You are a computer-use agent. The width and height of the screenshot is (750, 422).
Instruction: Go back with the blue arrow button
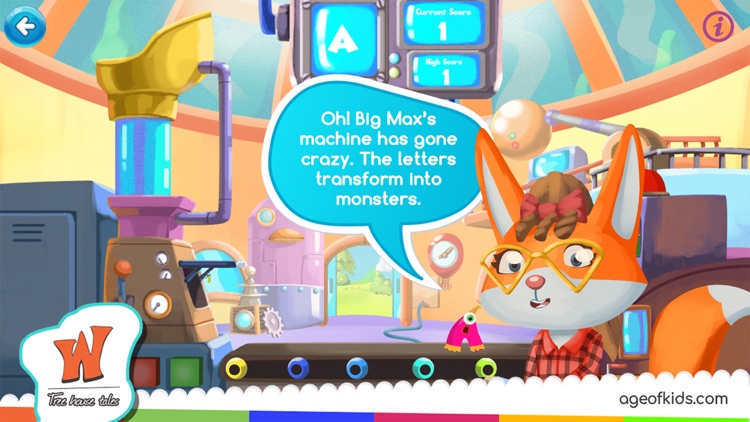(x=22, y=24)
